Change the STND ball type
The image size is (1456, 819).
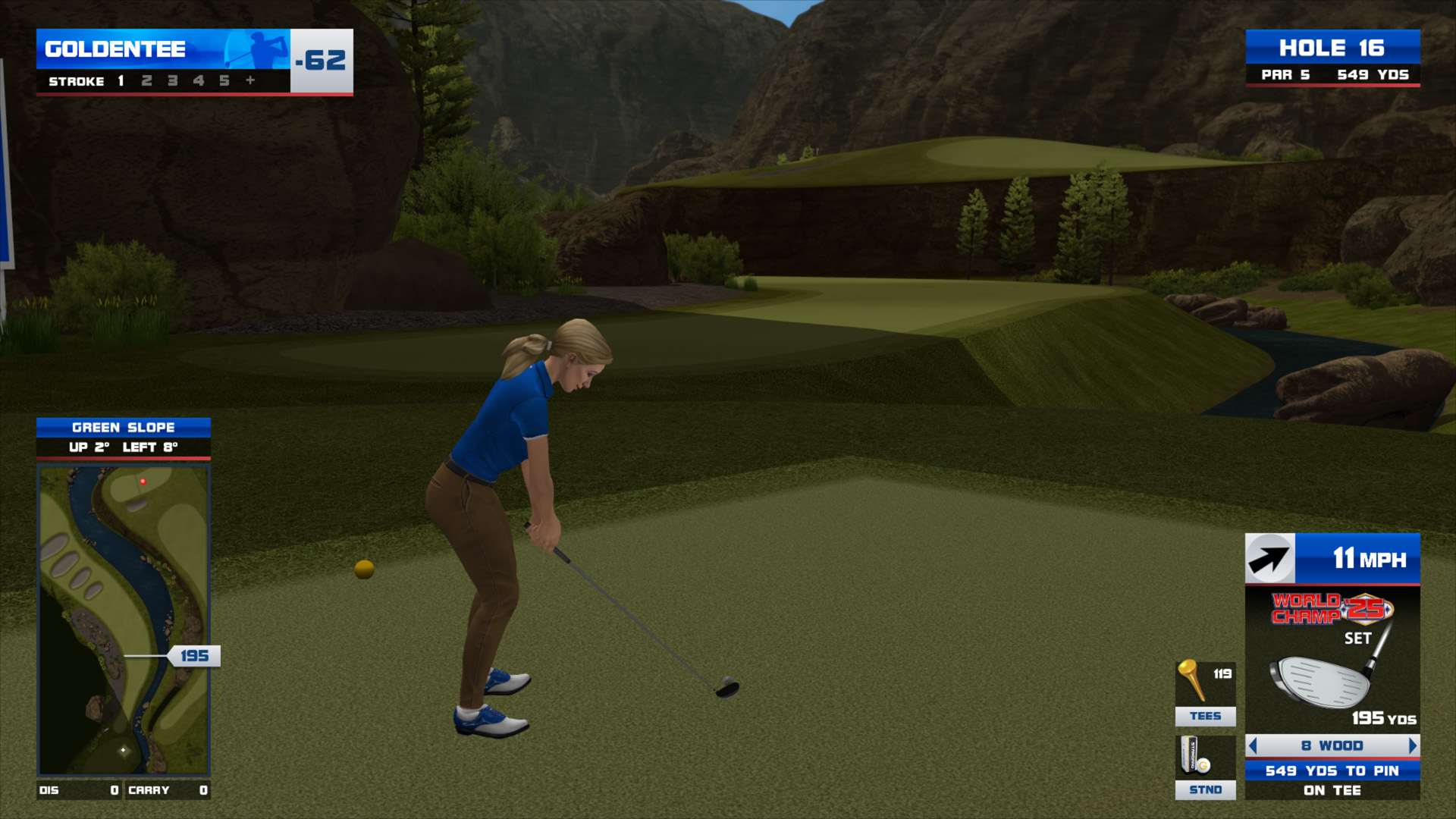pyautogui.click(x=1205, y=767)
